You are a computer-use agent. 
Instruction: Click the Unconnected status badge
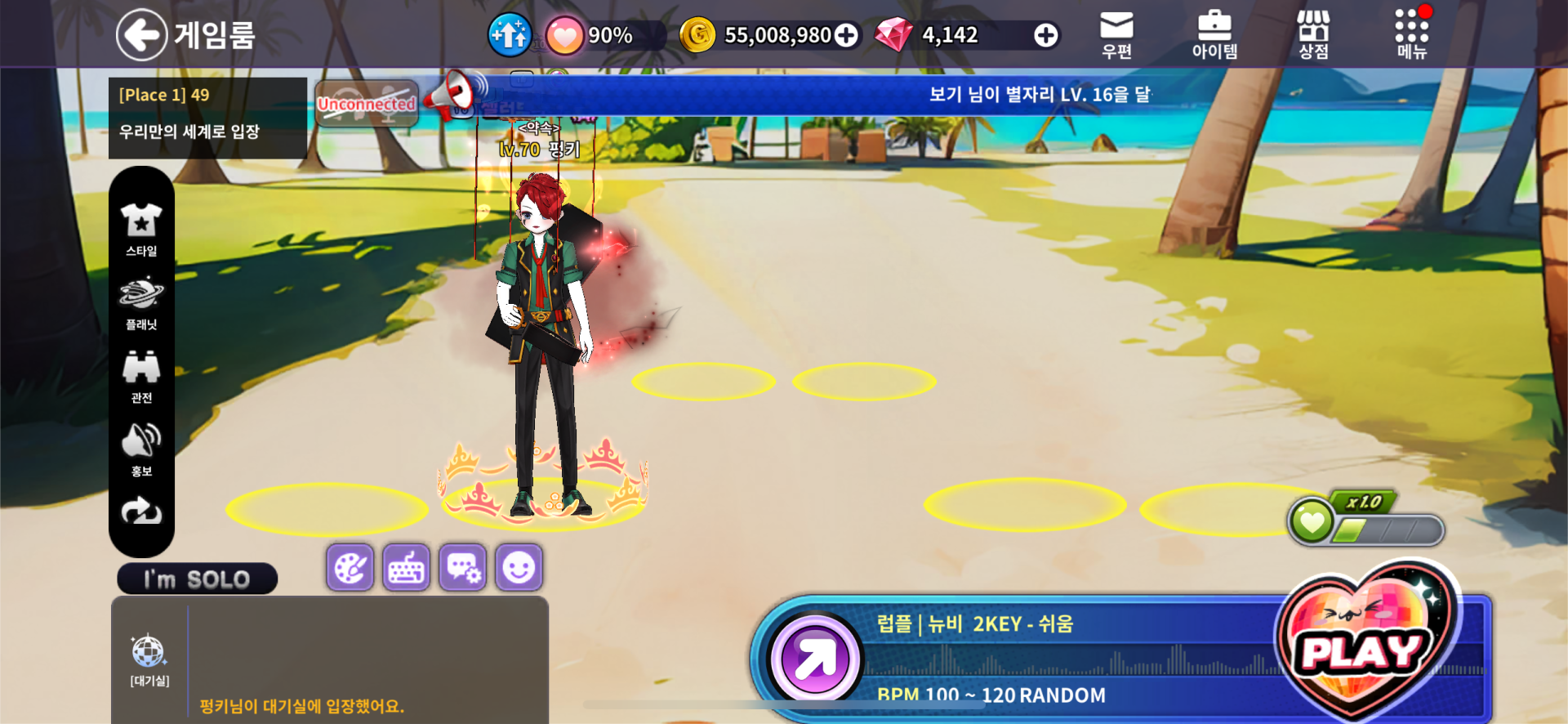367,104
